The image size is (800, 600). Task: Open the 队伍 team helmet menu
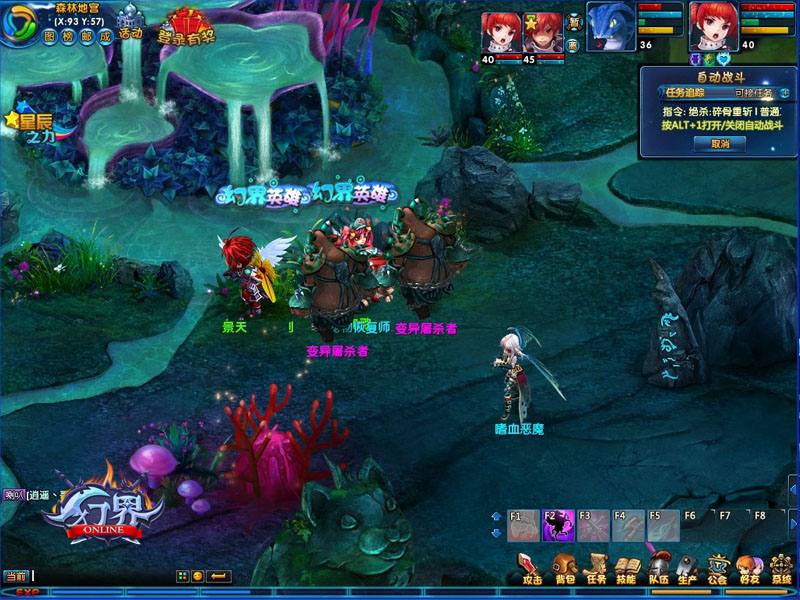[657, 566]
